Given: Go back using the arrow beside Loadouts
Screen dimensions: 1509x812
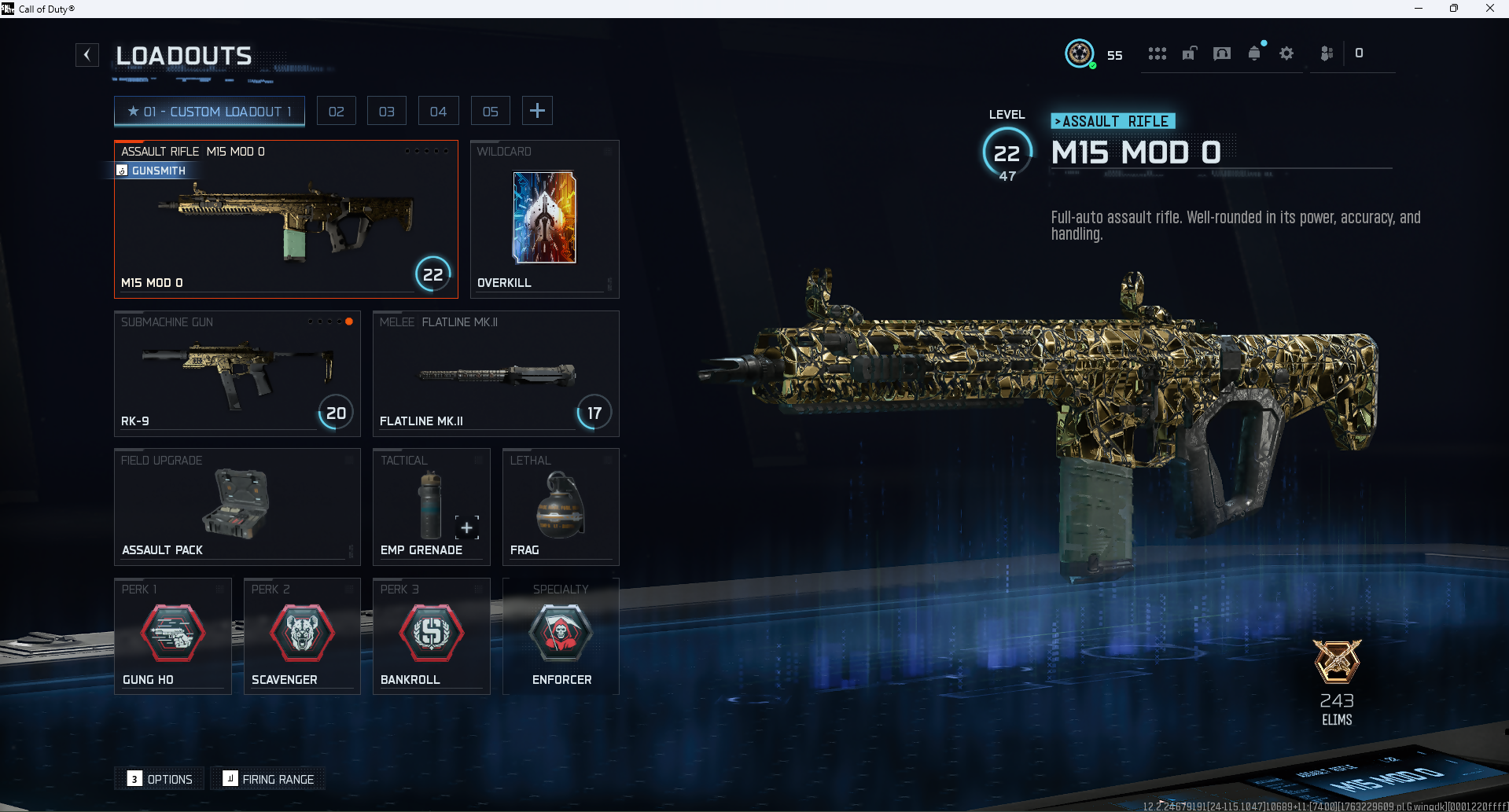Looking at the screenshot, I should [x=87, y=55].
